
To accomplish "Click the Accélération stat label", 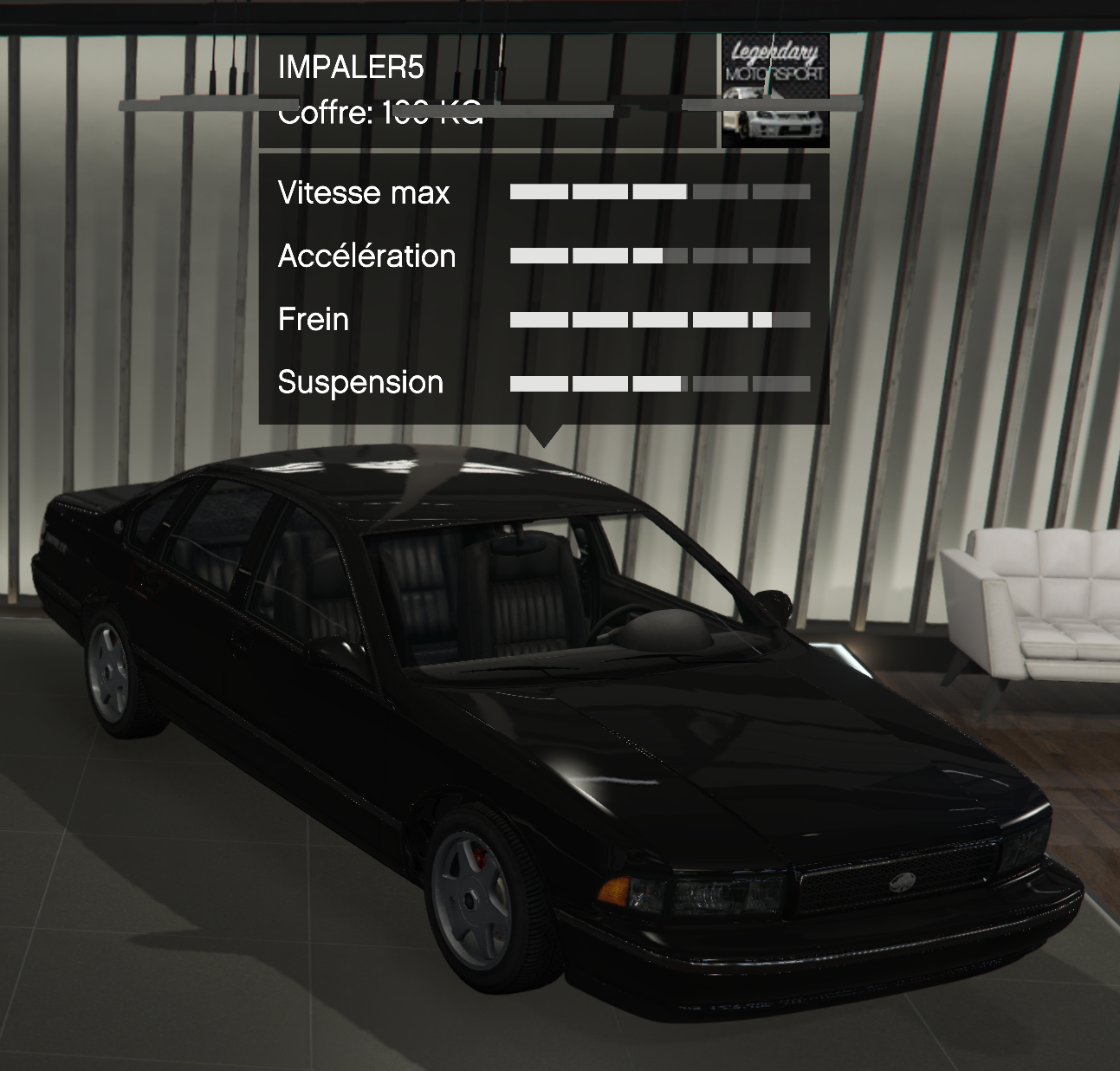I will tap(366, 256).
